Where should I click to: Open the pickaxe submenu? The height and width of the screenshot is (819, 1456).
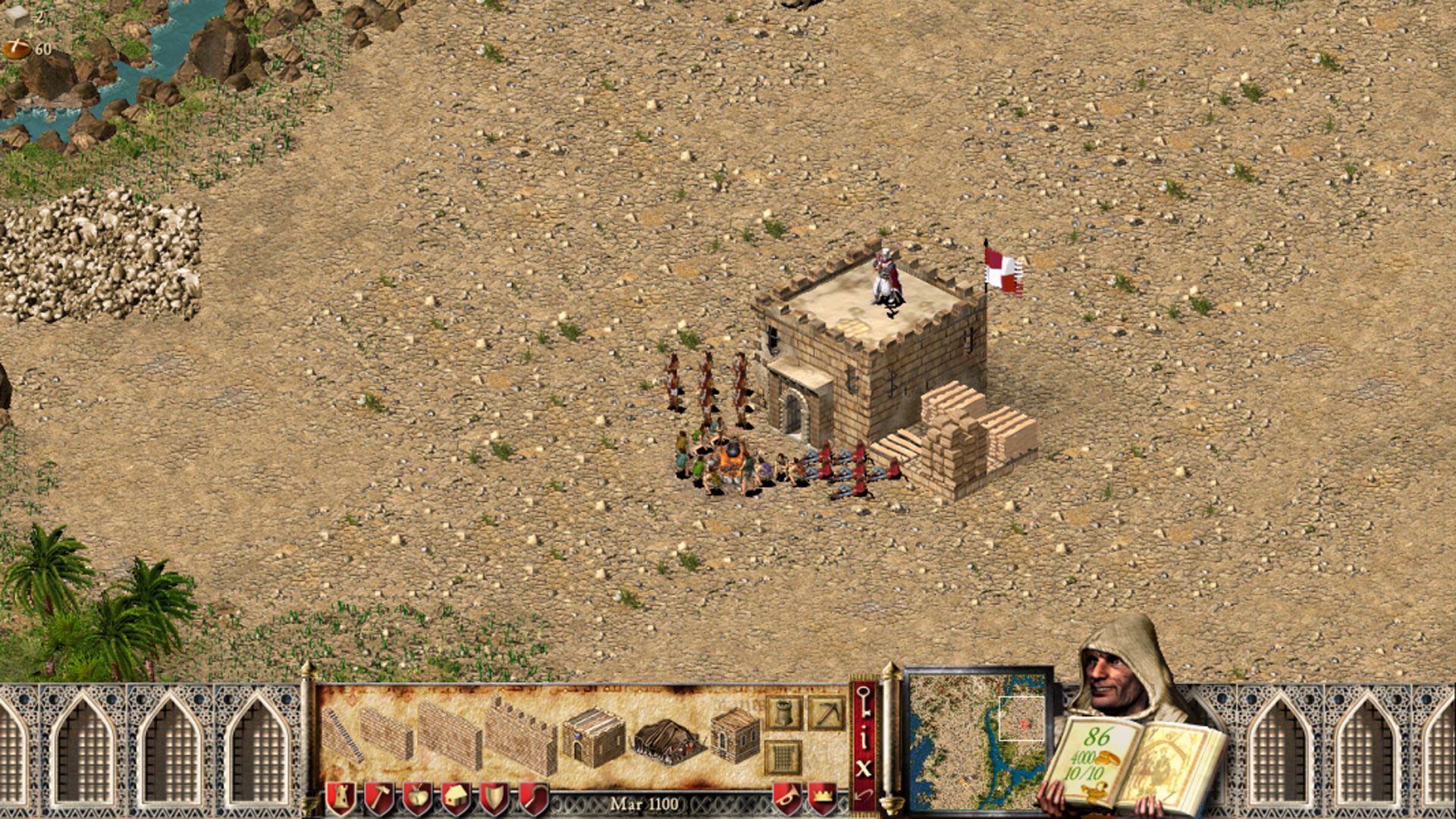pyautogui.click(x=826, y=714)
